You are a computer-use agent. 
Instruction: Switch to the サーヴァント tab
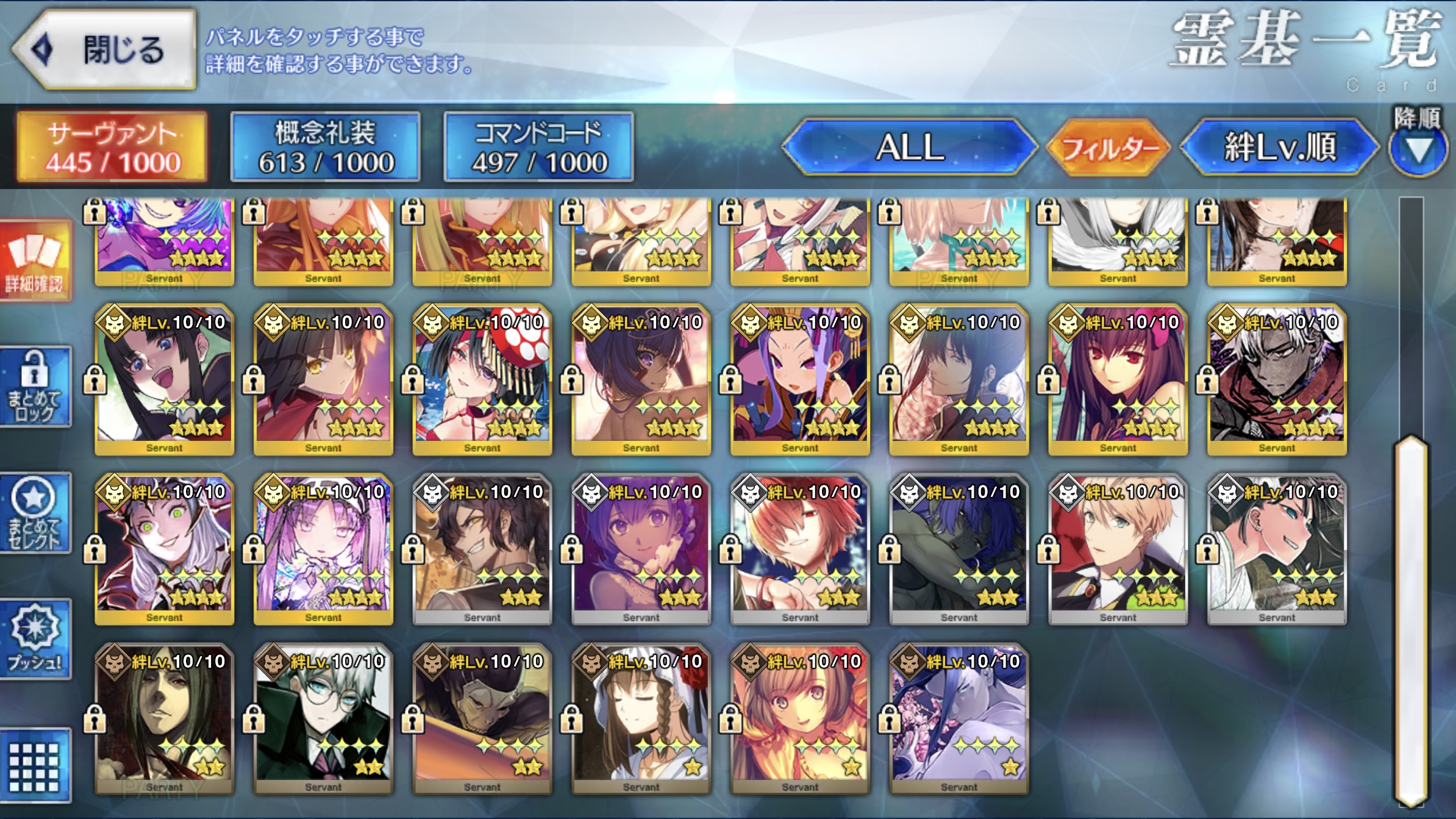(x=113, y=147)
